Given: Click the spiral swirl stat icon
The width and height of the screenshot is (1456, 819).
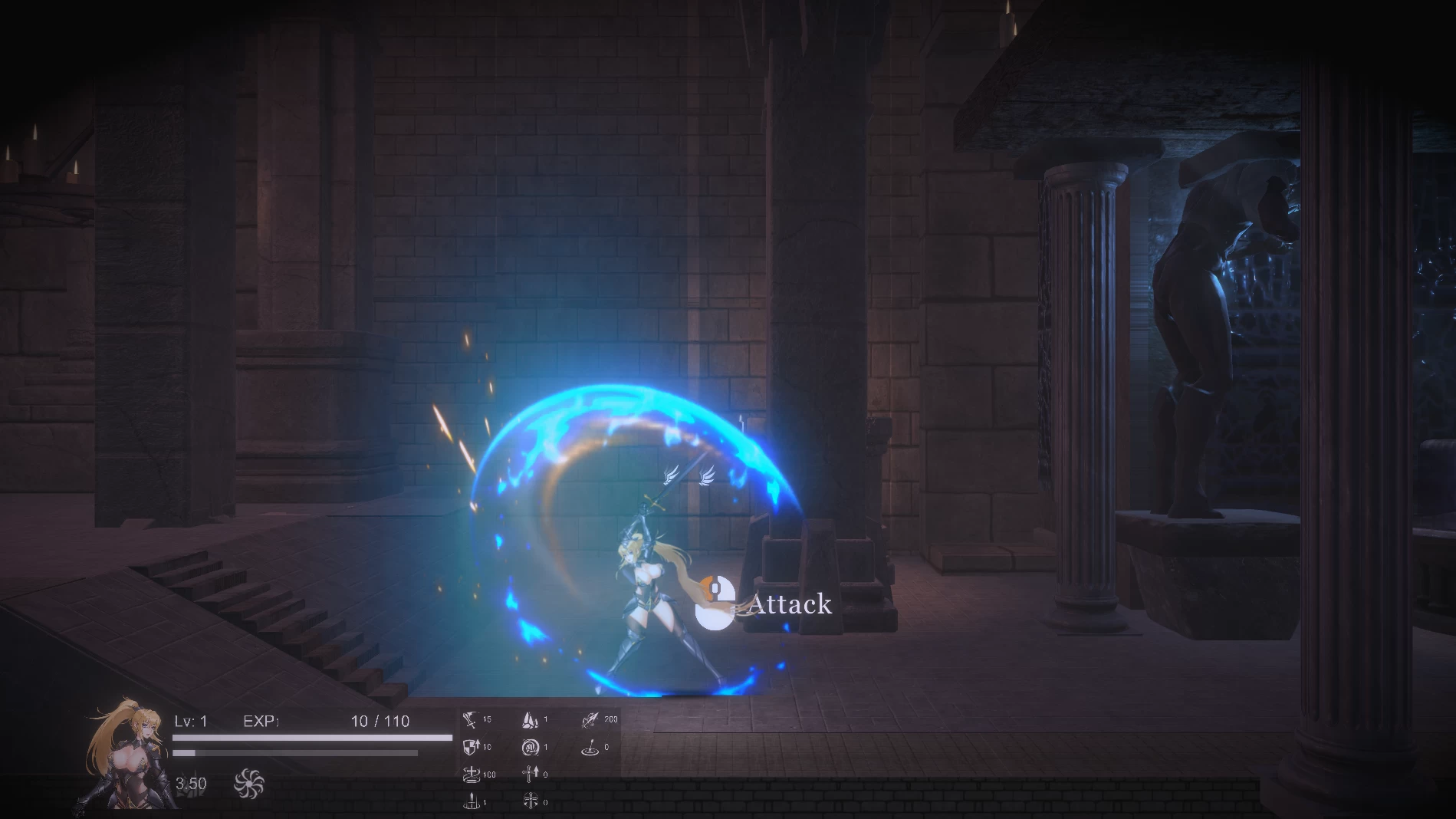Looking at the screenshot, I should pos(530,747).
